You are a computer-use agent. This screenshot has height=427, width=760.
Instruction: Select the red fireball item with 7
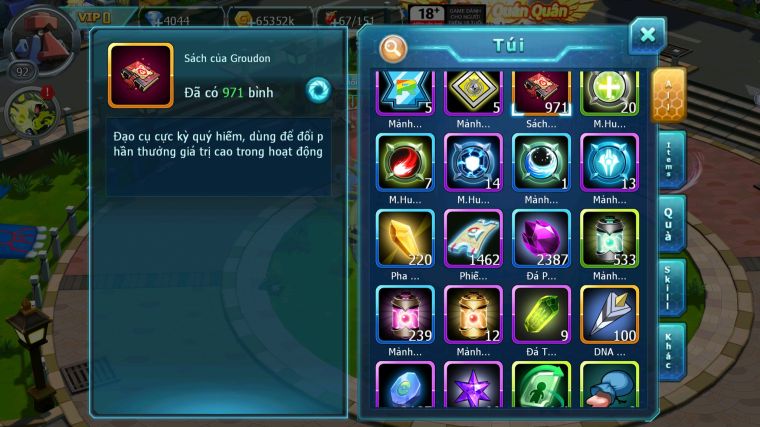coord(405,163)
